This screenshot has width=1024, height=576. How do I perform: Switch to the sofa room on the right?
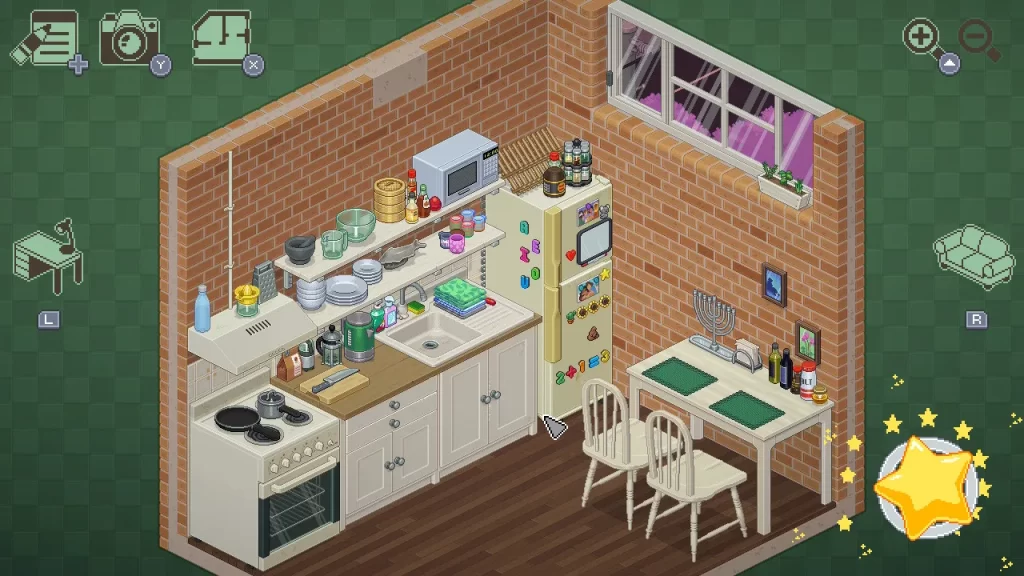973,255
